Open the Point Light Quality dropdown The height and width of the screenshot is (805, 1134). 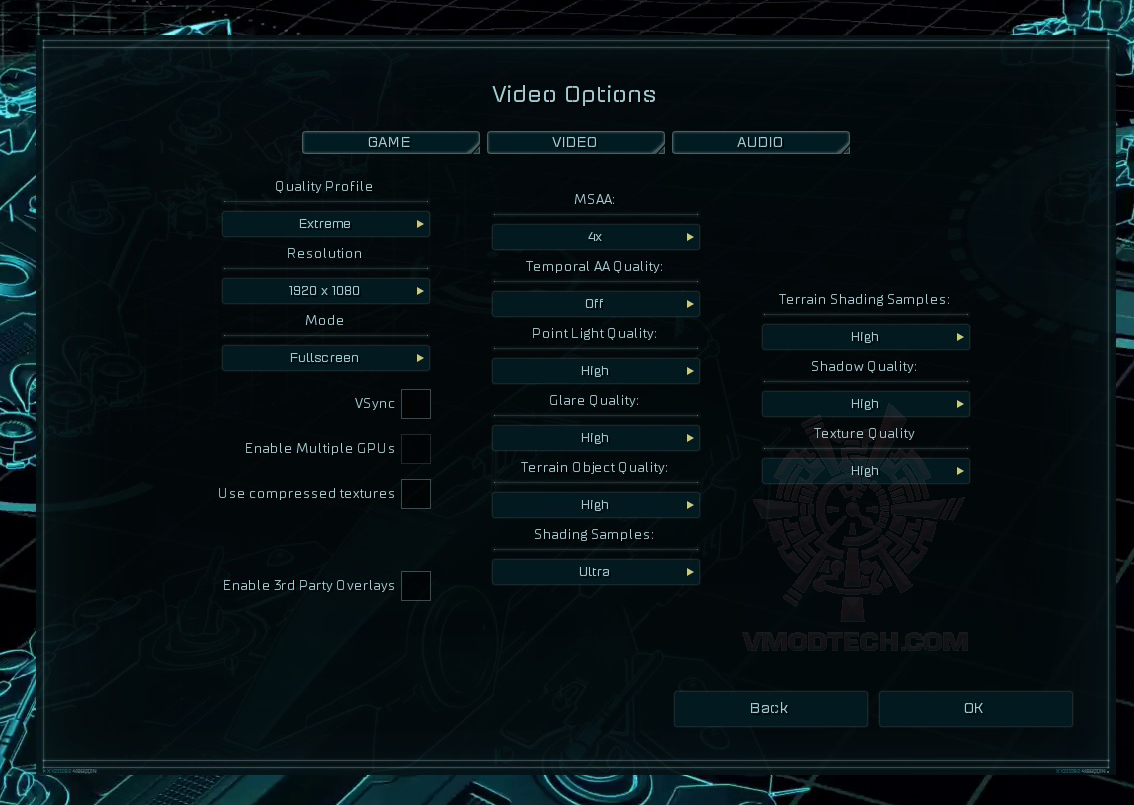click(596, 371)
